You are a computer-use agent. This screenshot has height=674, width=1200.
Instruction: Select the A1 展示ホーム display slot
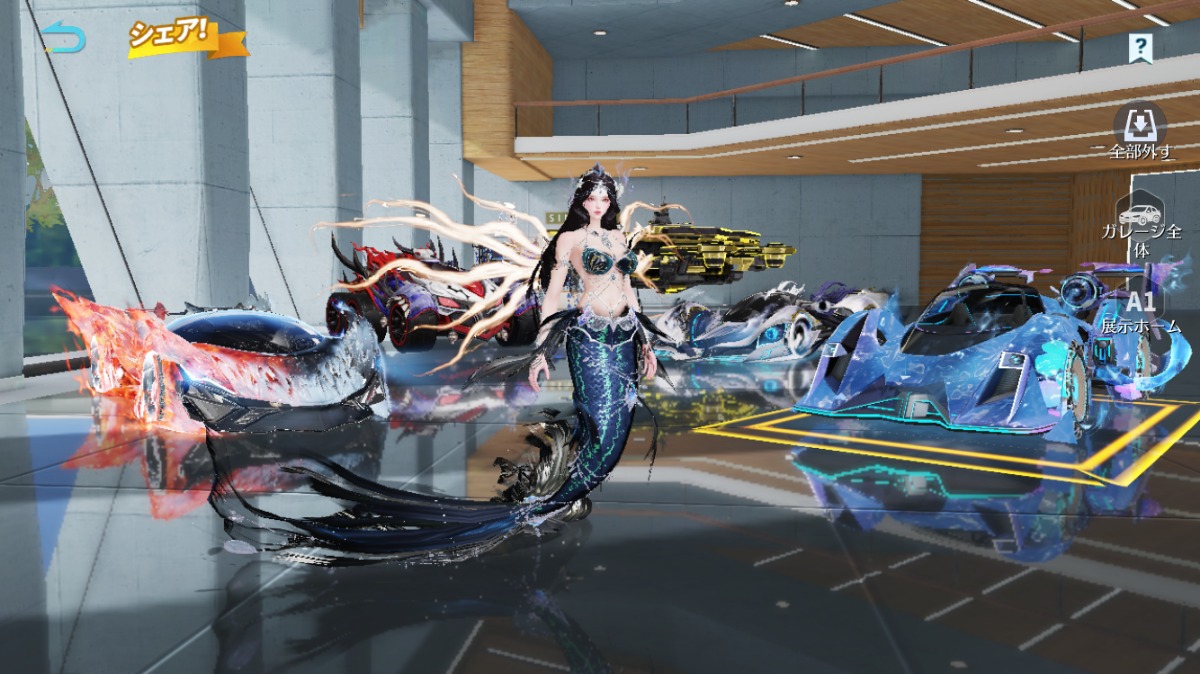[x=1140, y=310]
